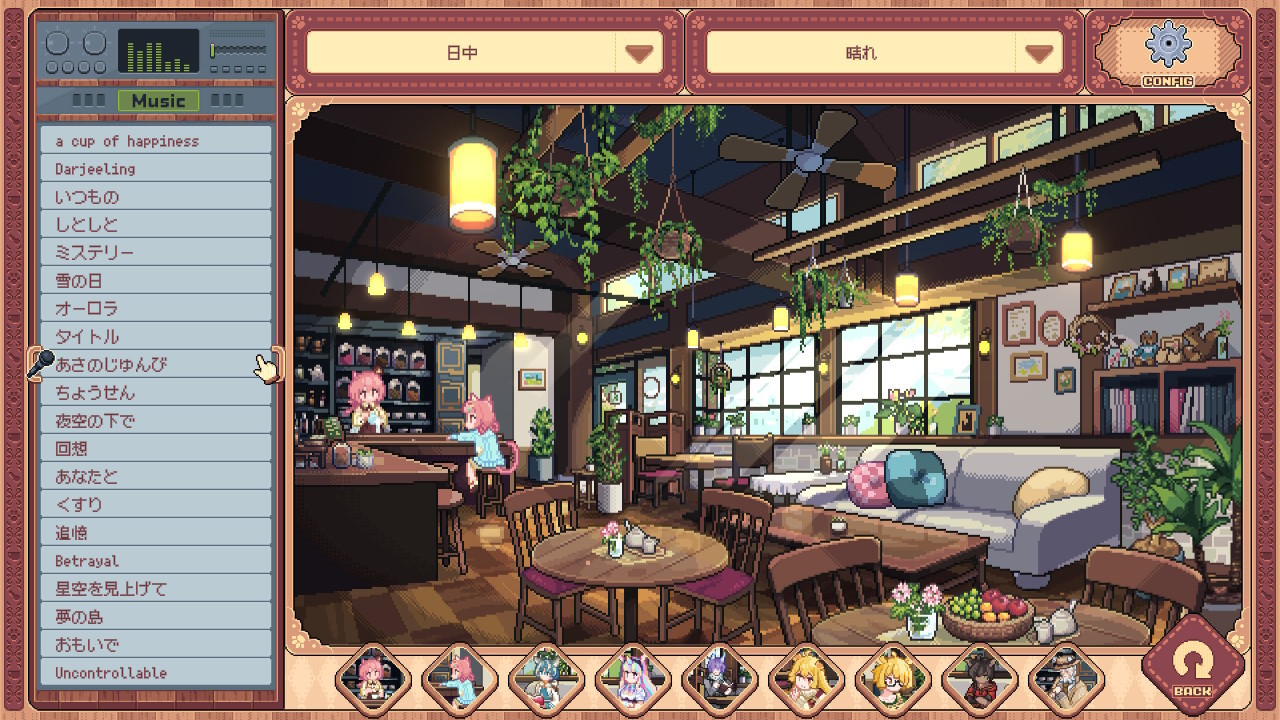Choose the pastel rainbow-haired character thumbnail

[632, 680]
